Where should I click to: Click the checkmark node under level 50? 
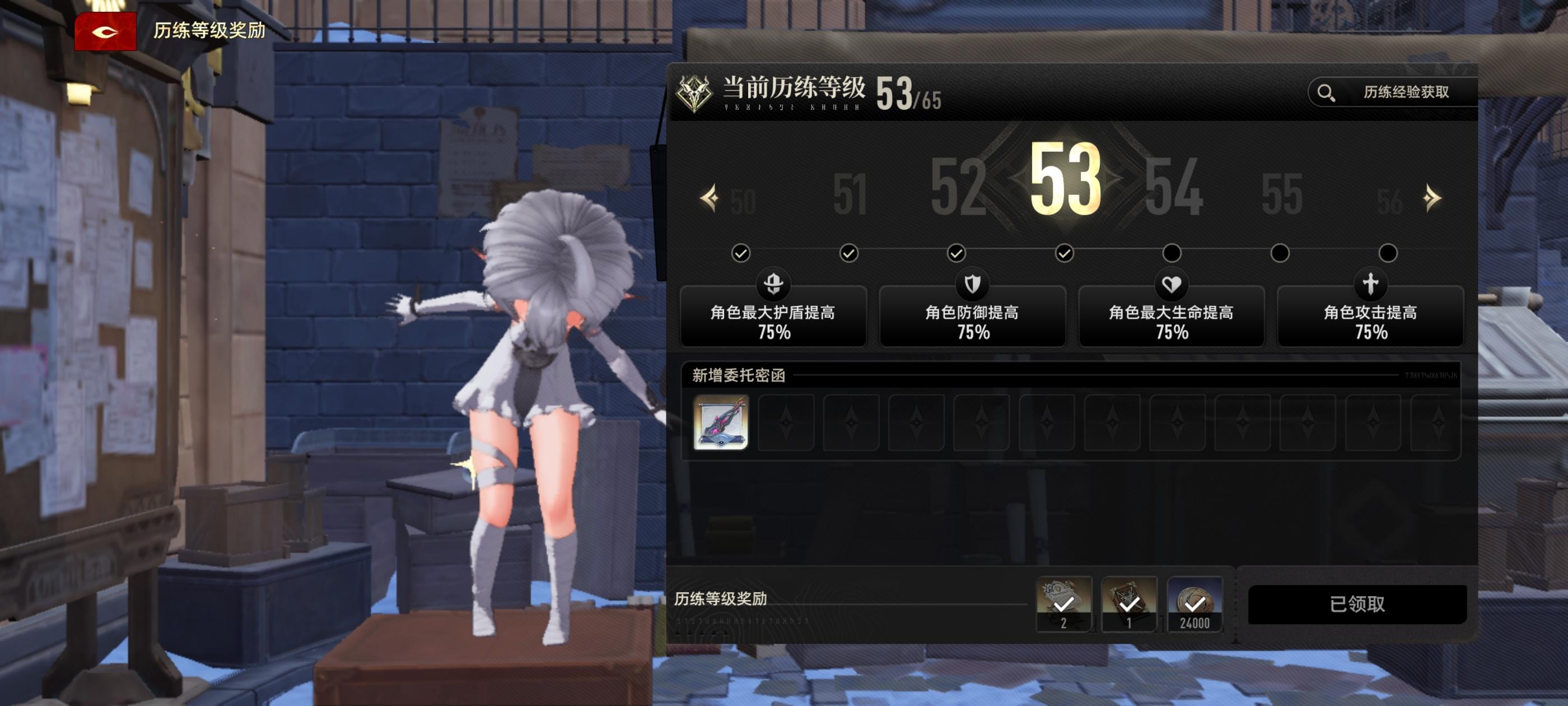click(x=742, y=252)
